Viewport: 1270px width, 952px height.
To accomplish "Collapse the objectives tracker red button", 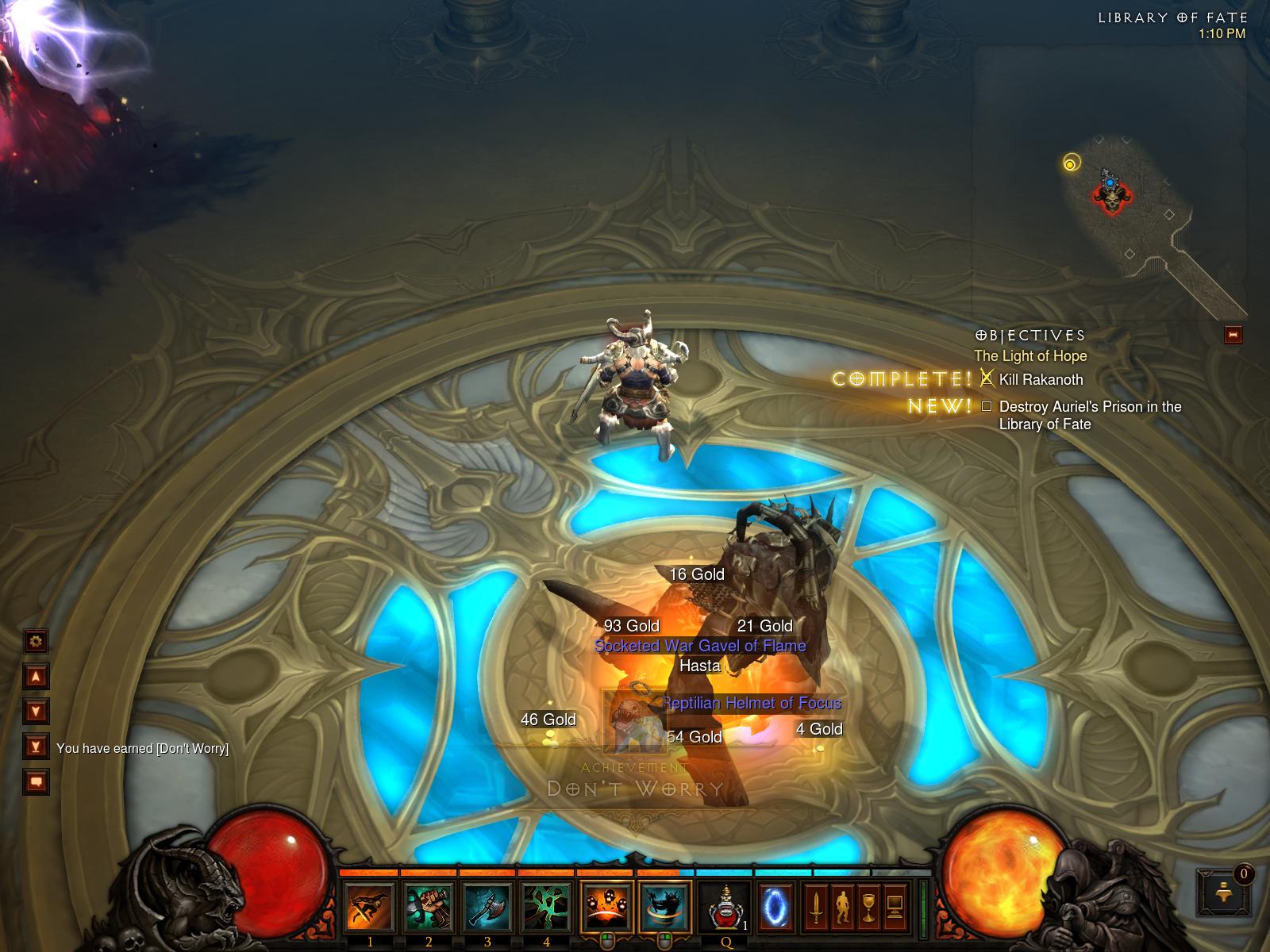I will pos(1233,335).
